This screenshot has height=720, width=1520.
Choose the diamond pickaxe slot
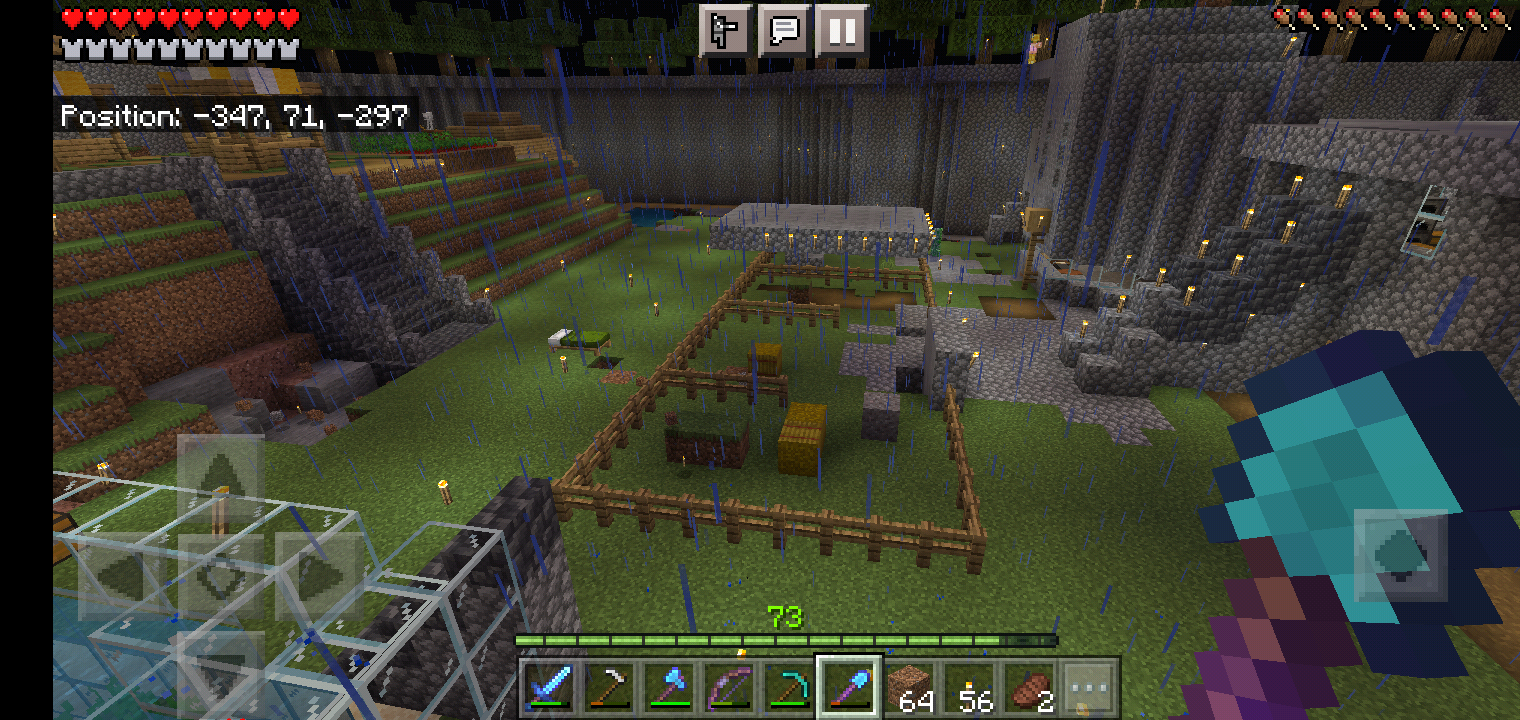click(788, 687)
